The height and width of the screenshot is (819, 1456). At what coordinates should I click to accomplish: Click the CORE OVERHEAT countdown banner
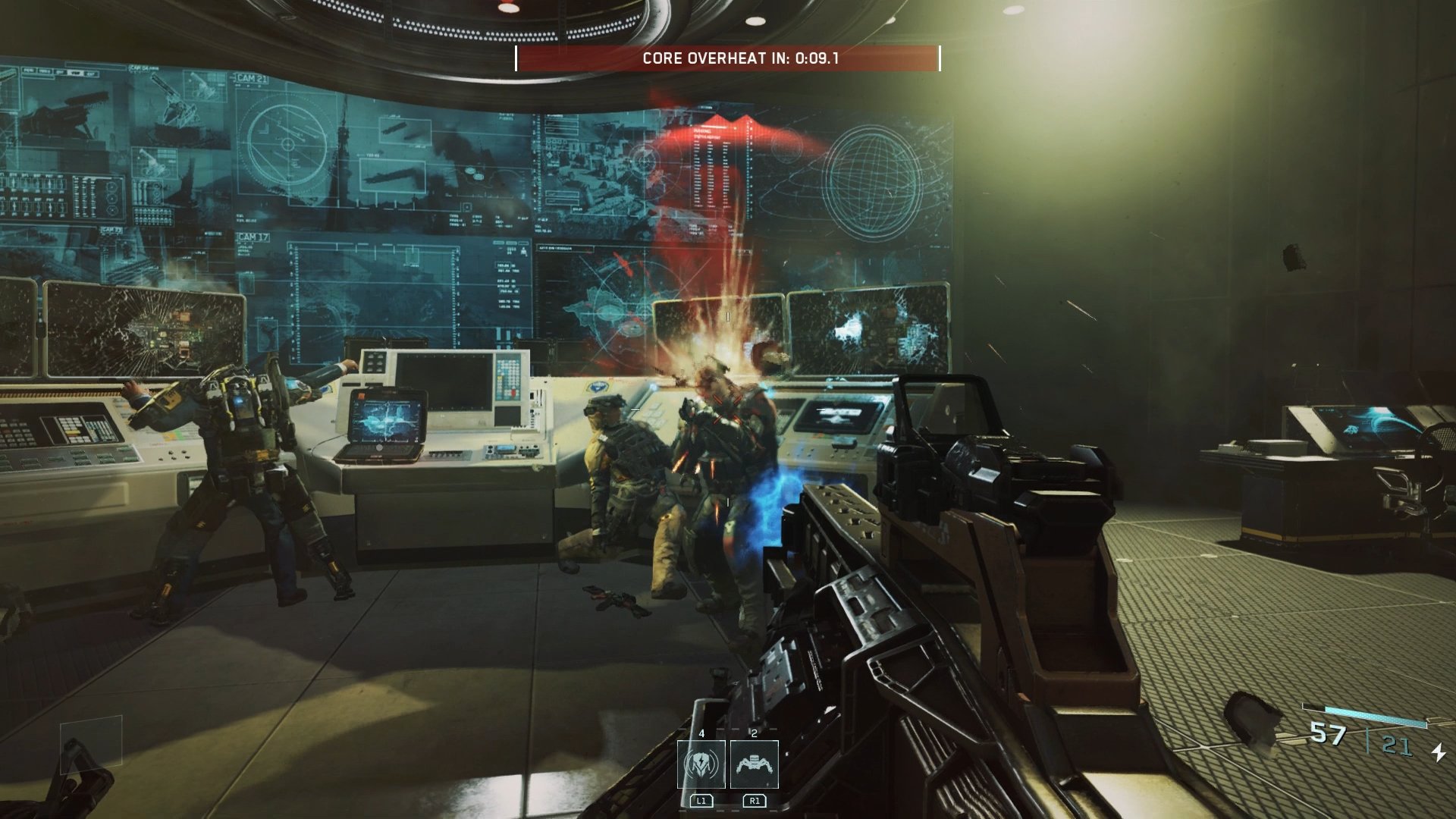pos(728,55)
